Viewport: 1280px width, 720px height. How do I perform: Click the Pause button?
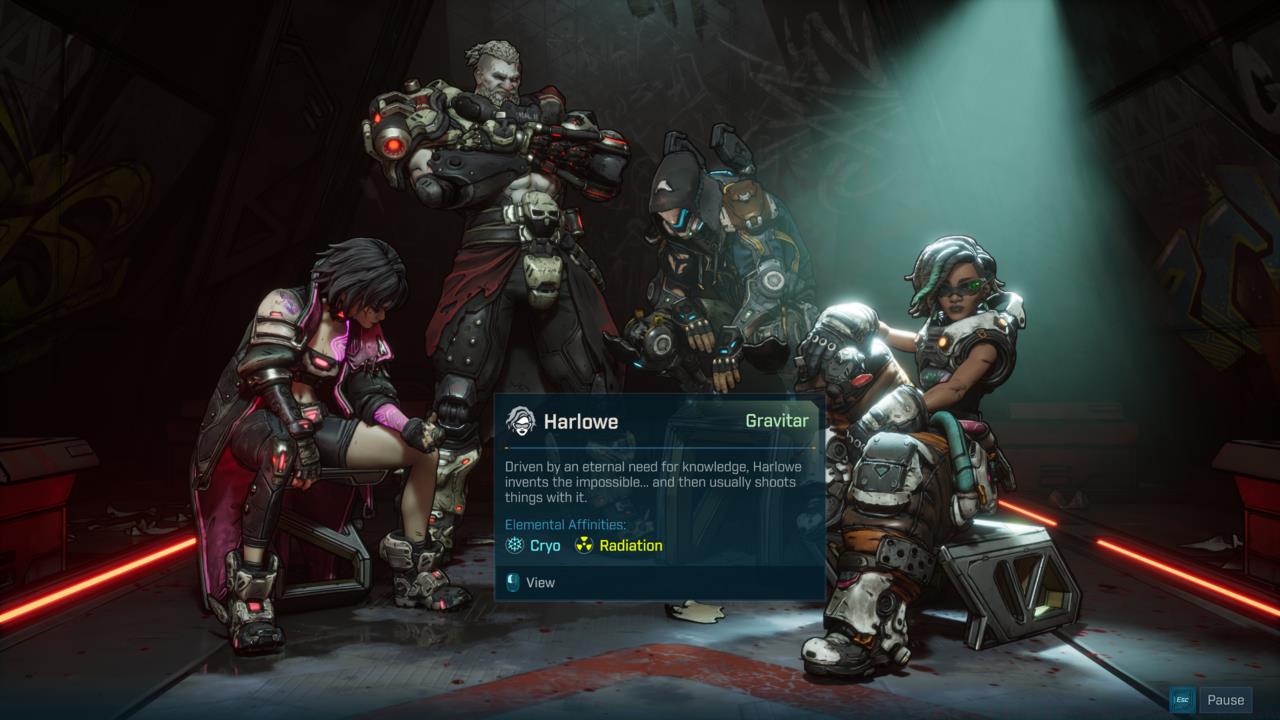[x=1224, y=700]
